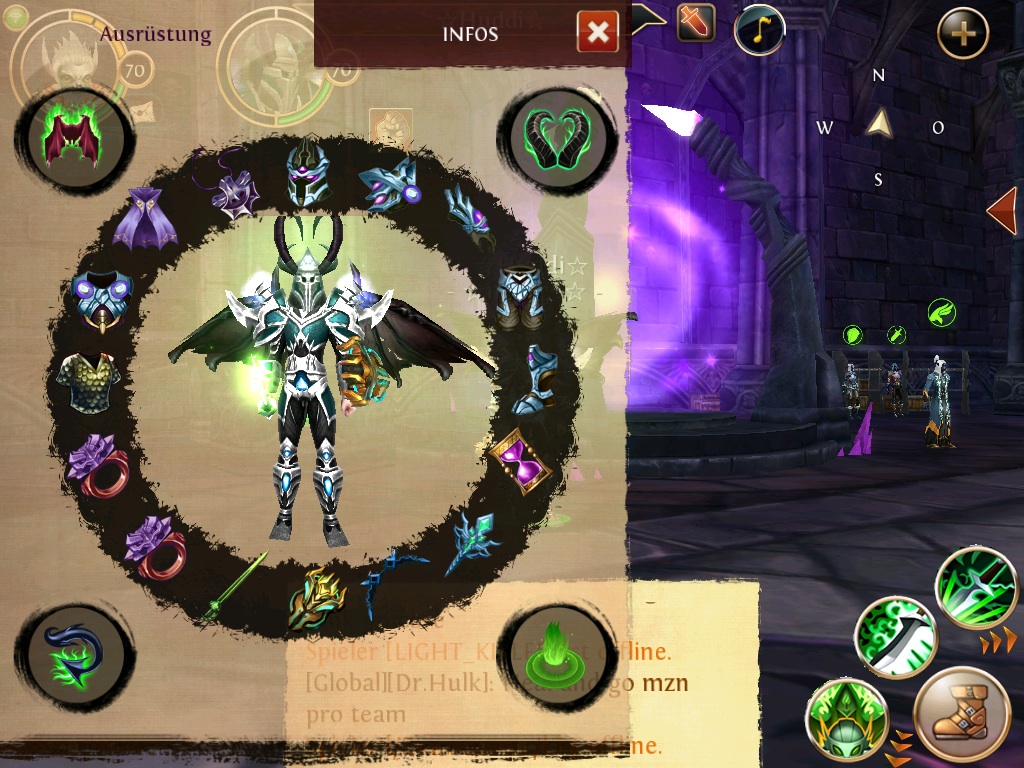Image resolution: width=1024 pixels, height=768 pixels.
Task: Toggle the music note button
Action: pos(758,30)
